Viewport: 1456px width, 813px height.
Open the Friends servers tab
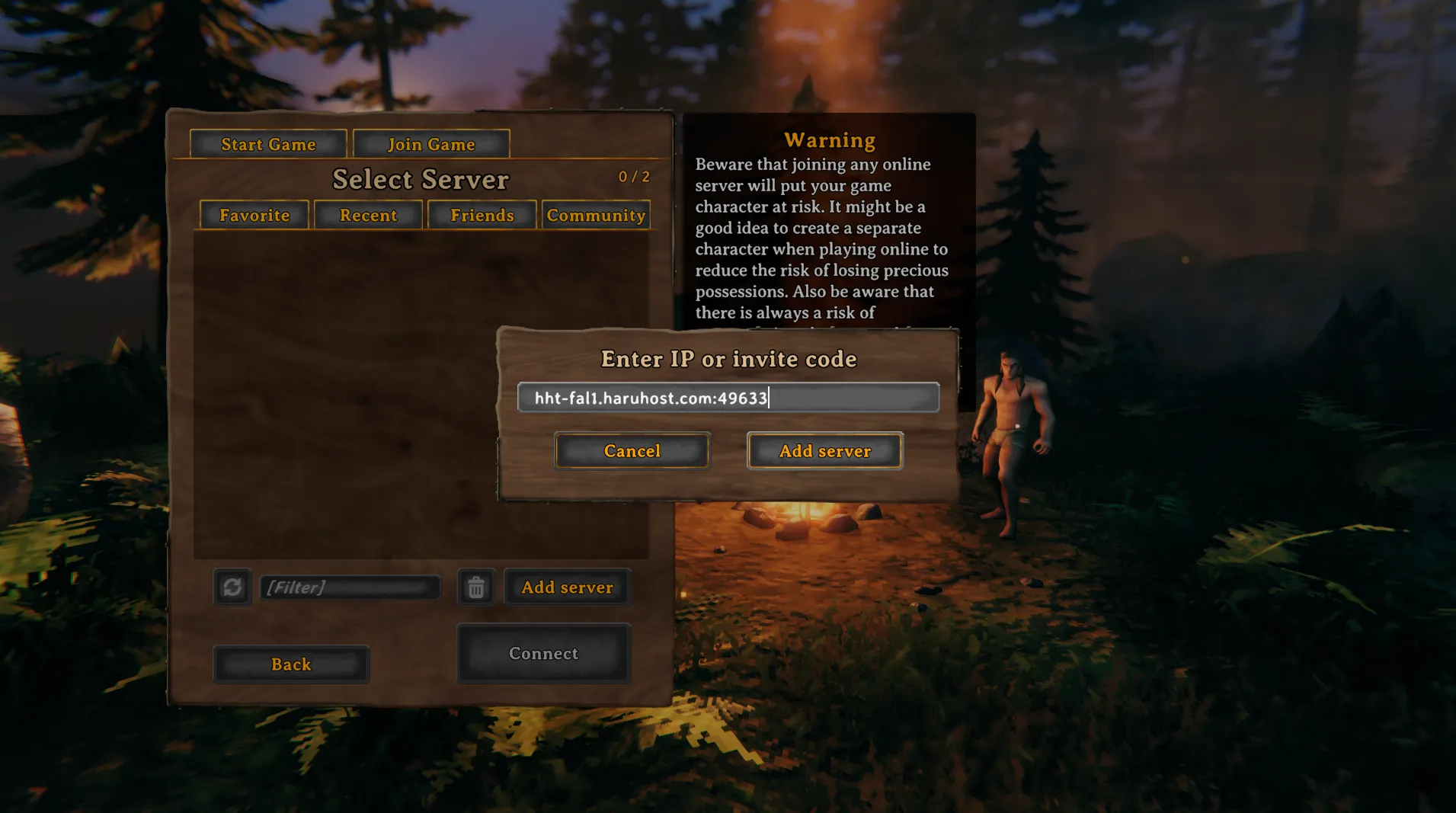point(482,215)
